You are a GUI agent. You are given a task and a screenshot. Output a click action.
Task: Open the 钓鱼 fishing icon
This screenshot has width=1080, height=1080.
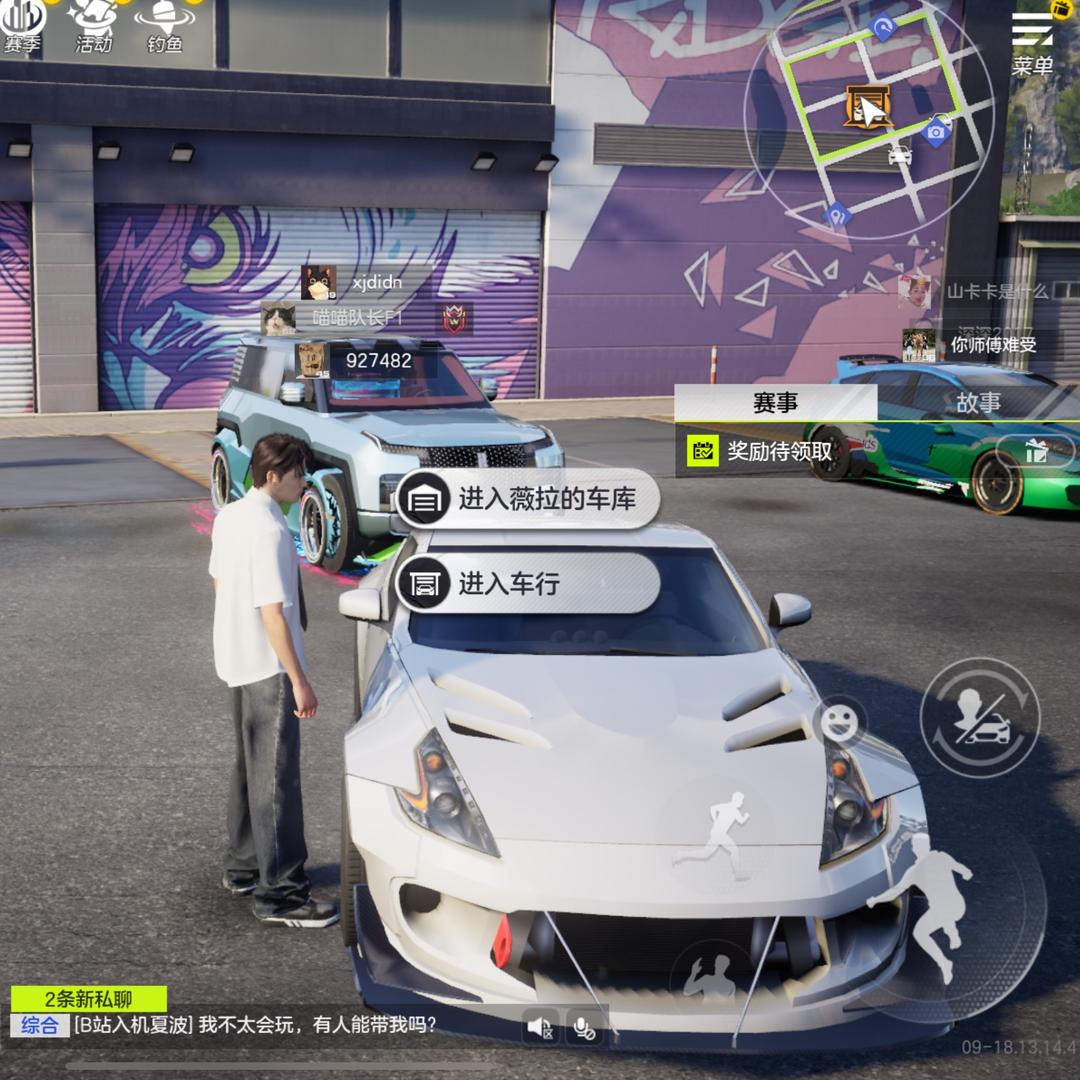click(165, 25)
